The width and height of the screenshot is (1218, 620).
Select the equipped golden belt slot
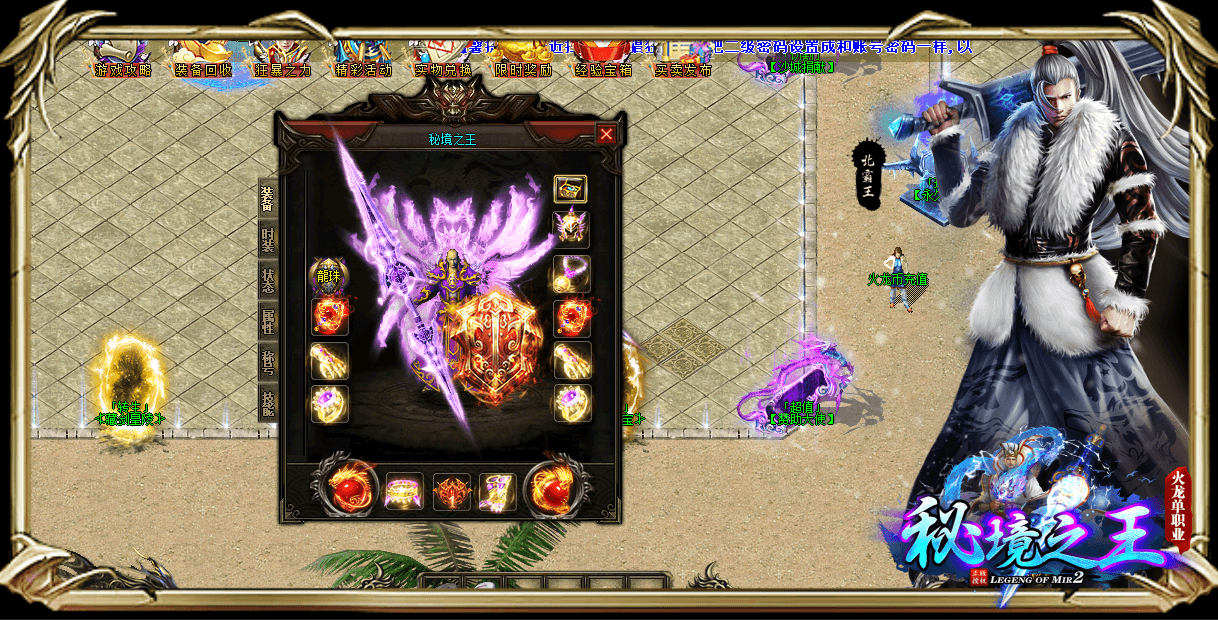pyautogui.click(x=404, y=492)
